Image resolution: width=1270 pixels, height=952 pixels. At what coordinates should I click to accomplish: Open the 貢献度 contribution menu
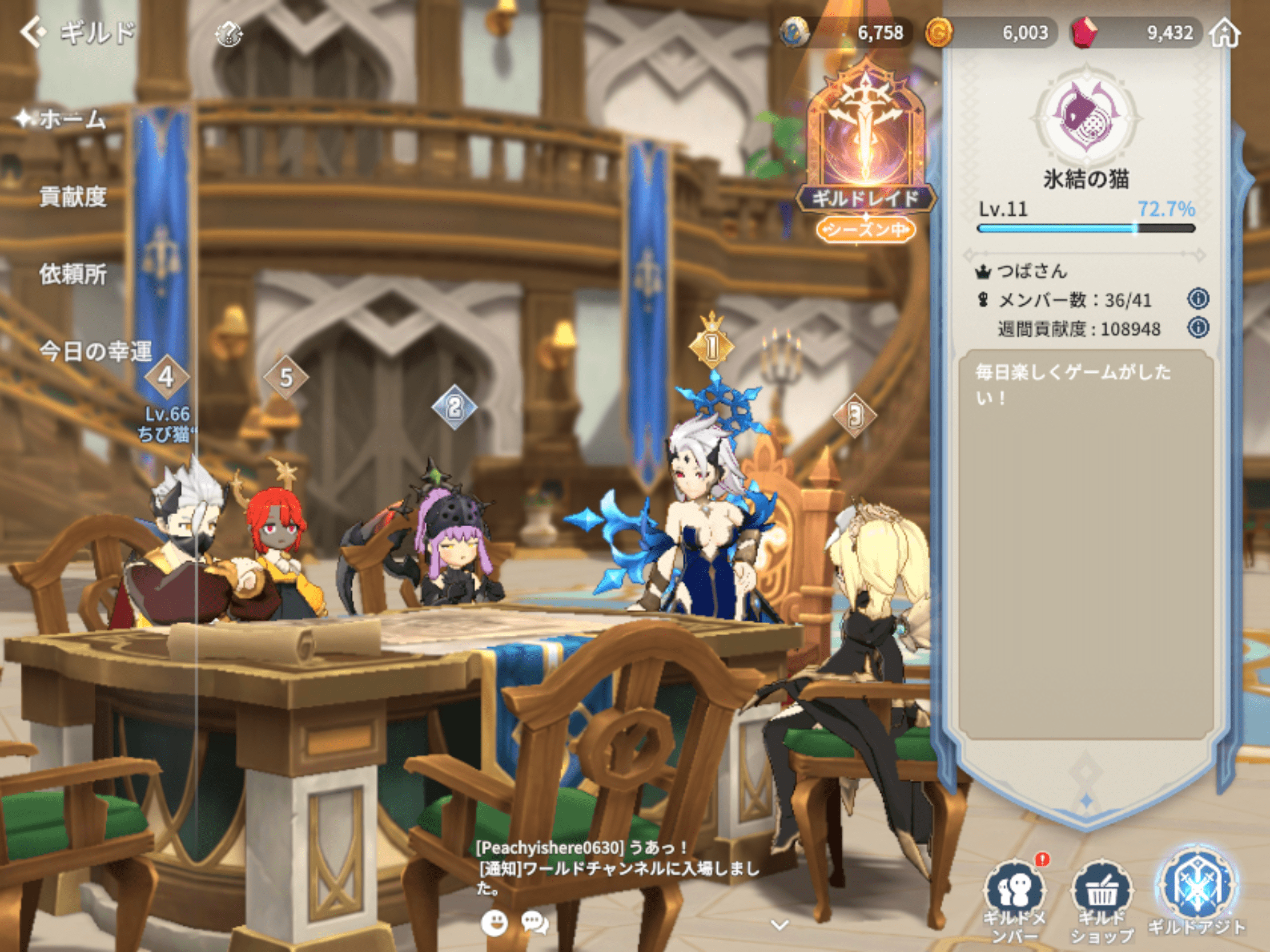point(73,197)
